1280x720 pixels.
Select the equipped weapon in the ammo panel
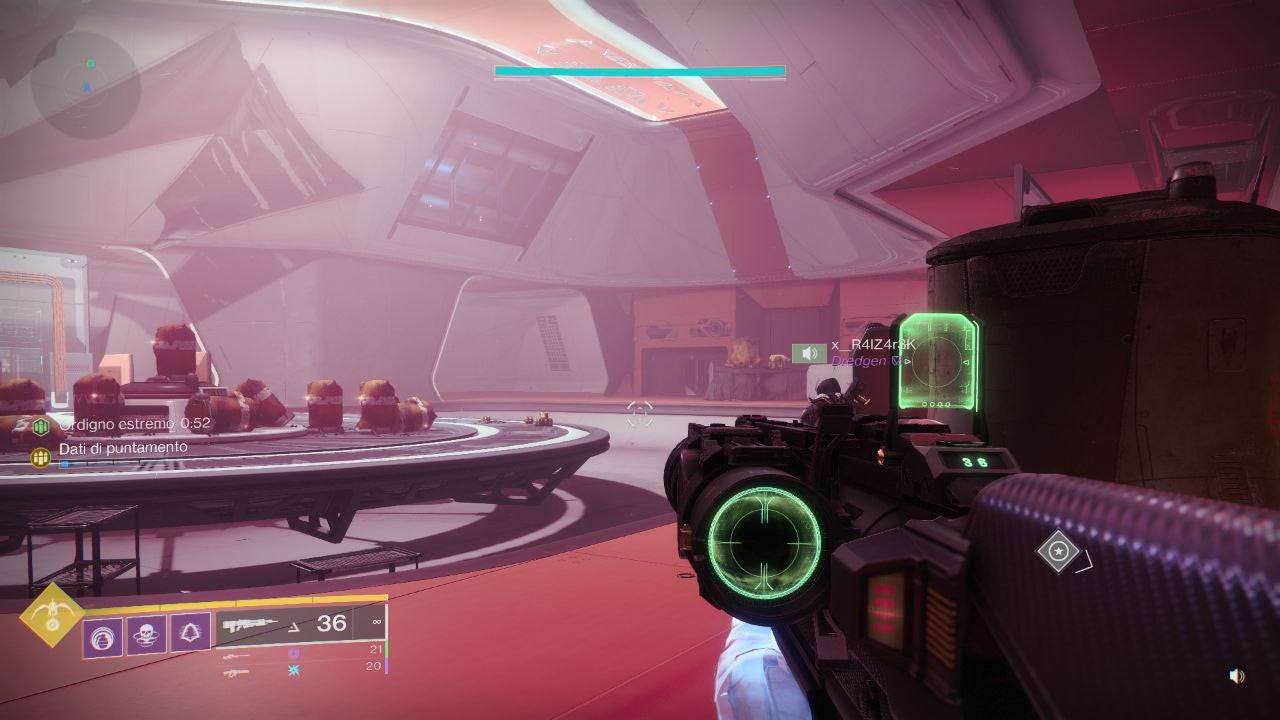point(250,625)
